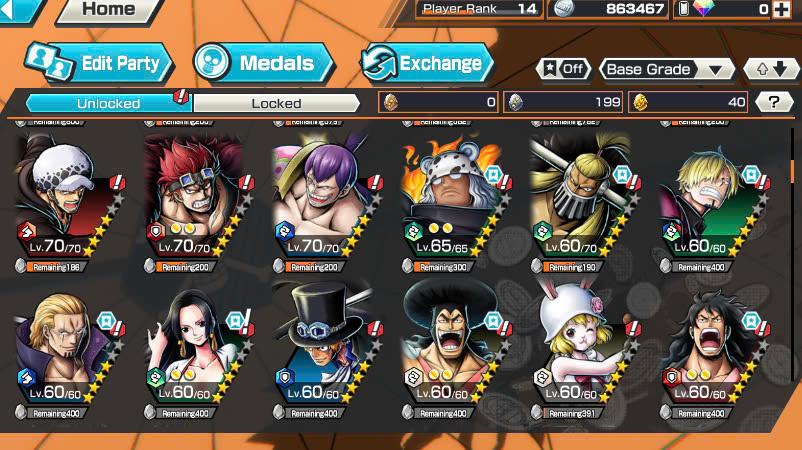The image size is (802, 450).
Task: Open the Exchange menu
Action: point(427,63)
